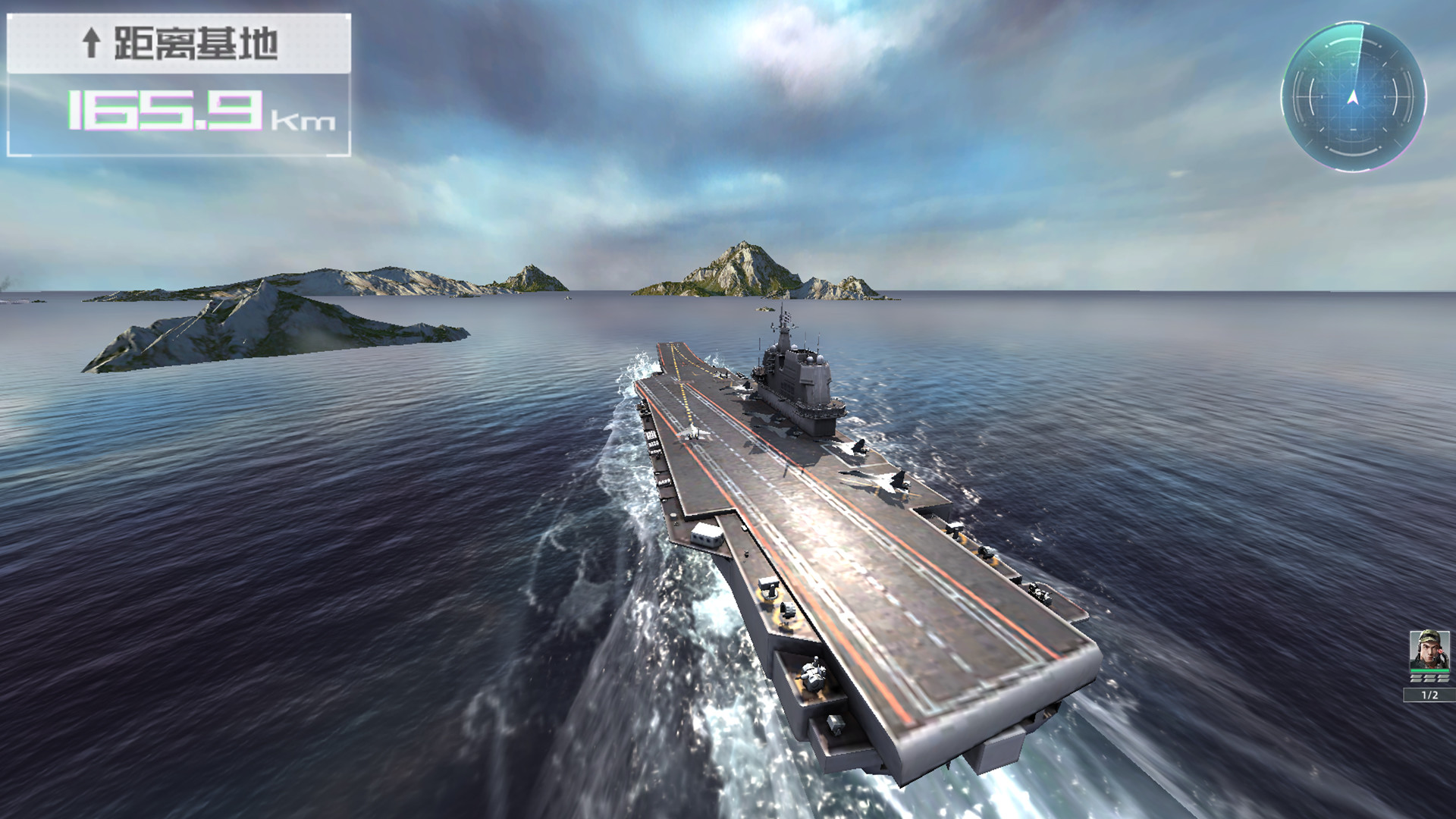Select the pilot portrait avatar
Screen dimensions: 1456x819
coord(1429,651)
